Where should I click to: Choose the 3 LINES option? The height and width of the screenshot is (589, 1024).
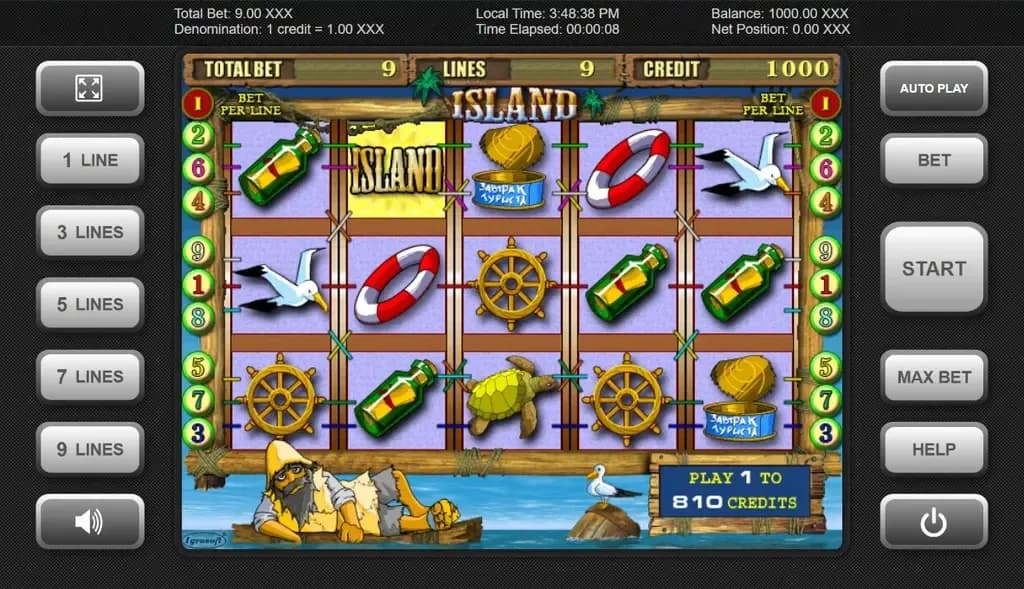coord(90,232)
